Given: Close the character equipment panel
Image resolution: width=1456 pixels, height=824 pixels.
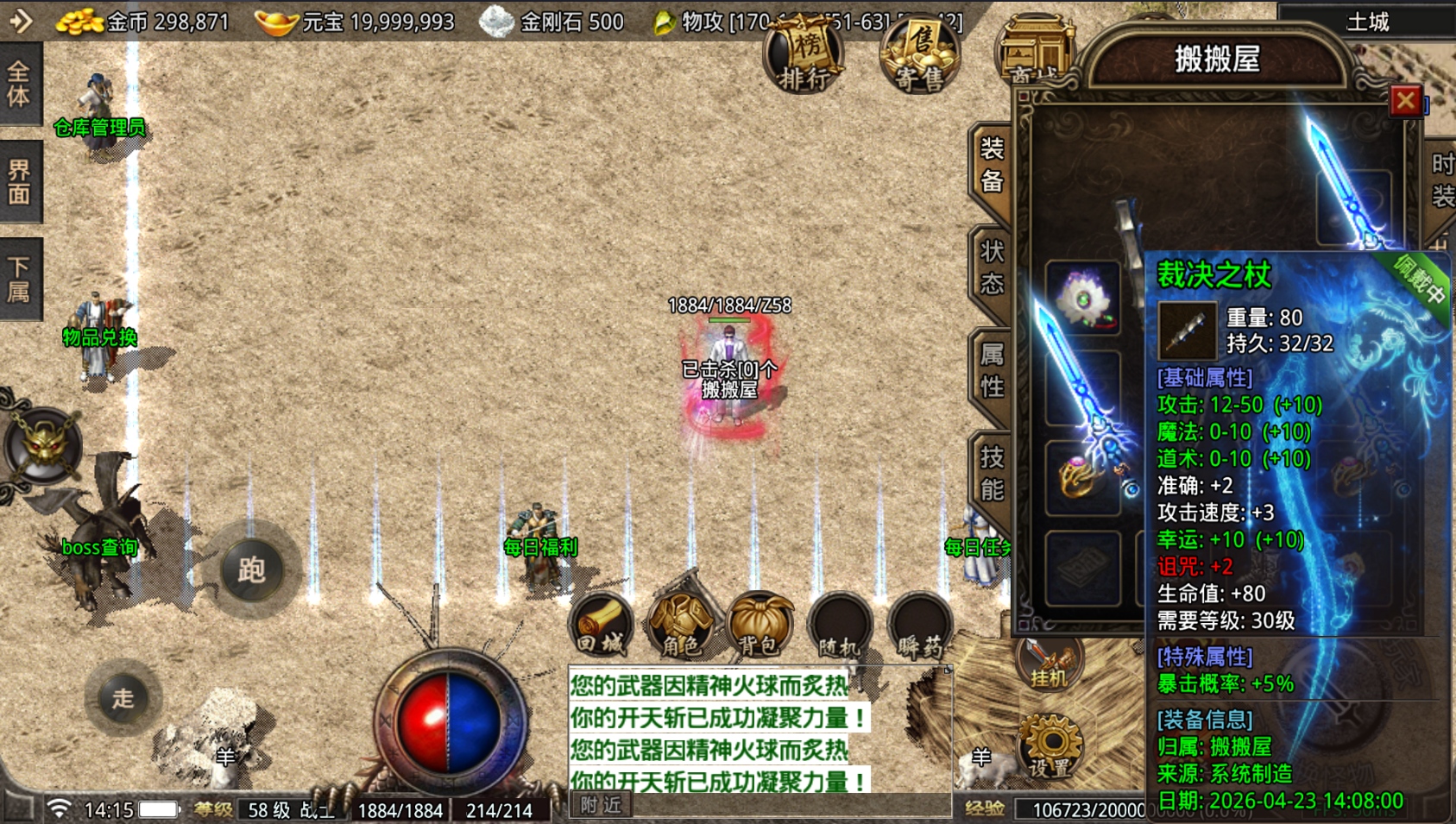Looking at the screenshot, I should point(1404,101).
